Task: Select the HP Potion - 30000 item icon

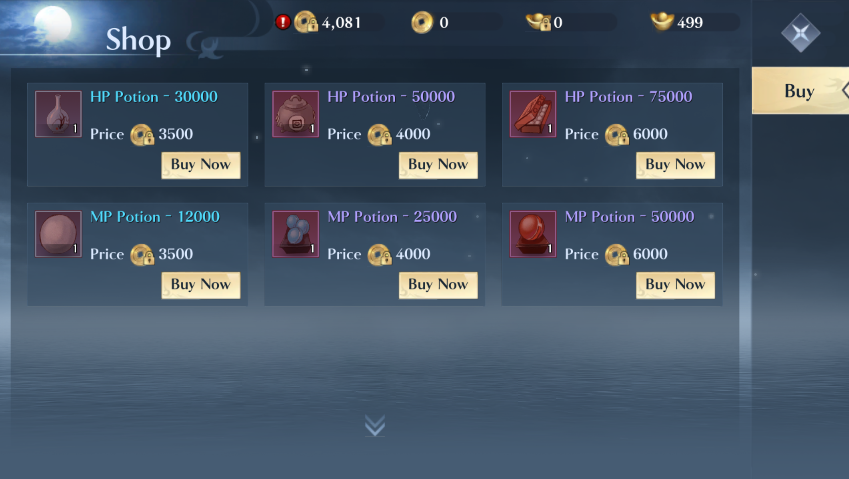Action: coord(58,114)
